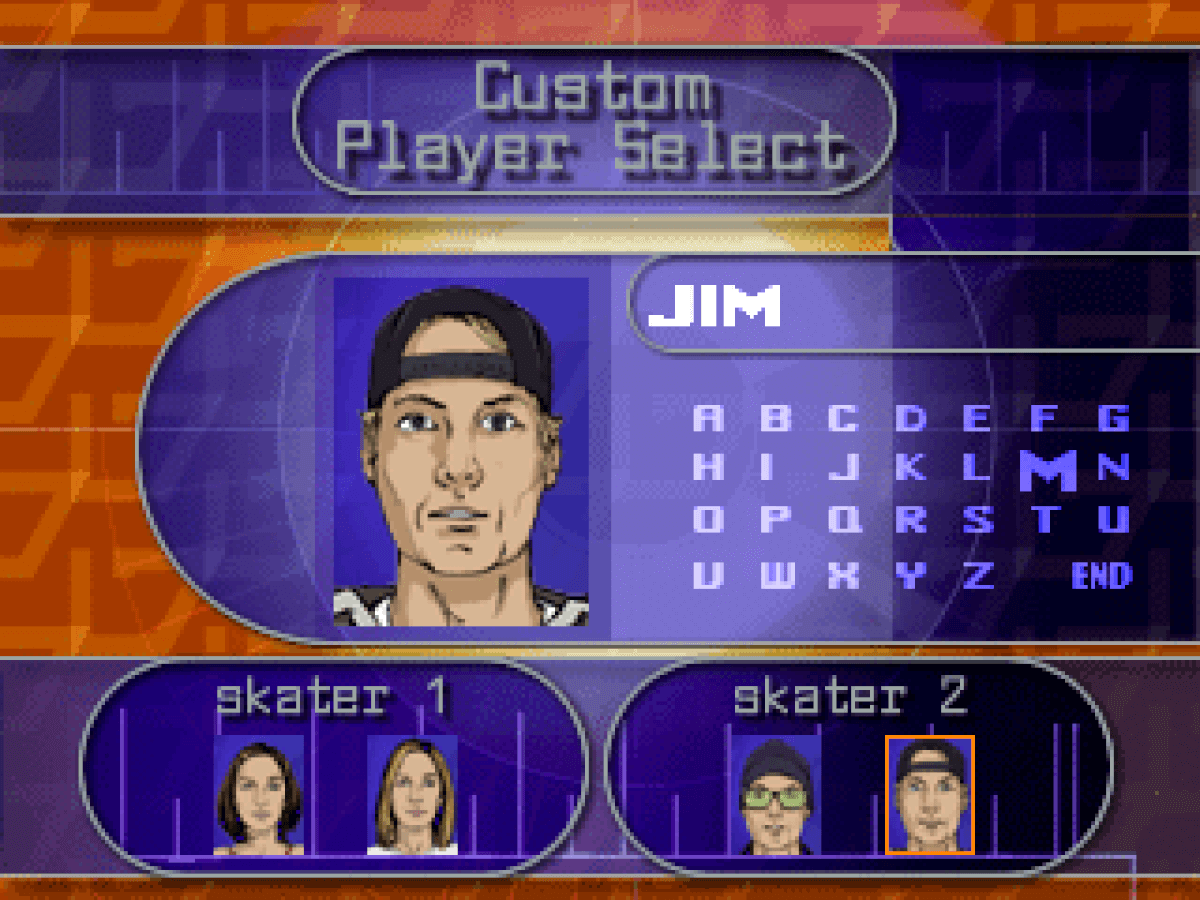Pick letter G from the letter grid
This screenshot has width=1200, height=900.
[x=1113, y=418]
